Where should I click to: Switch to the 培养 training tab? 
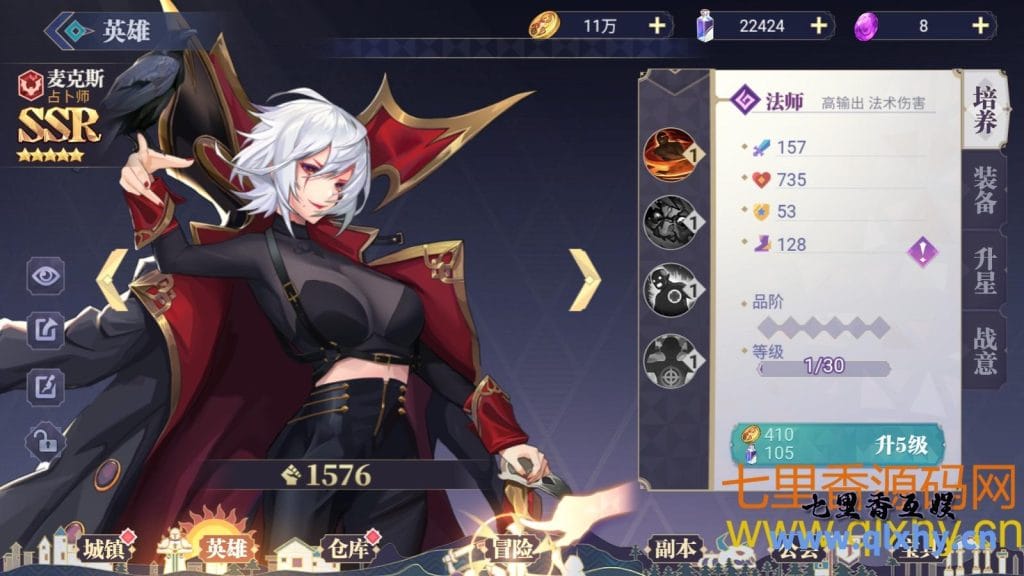tap(984, 110)
